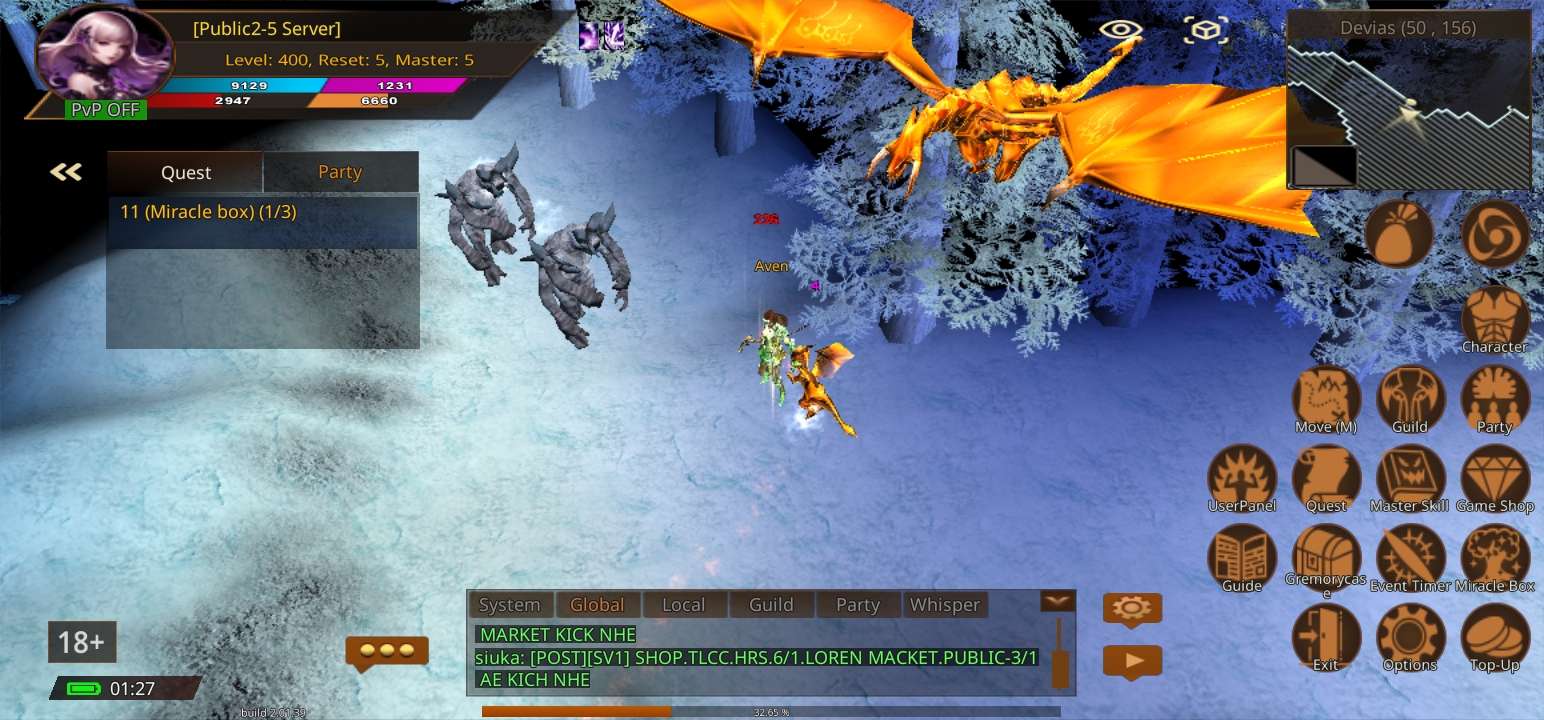Open the Options gear menu
Image resolution: width=1544 pixels, height=720 pixels.
coord(1410,636)
